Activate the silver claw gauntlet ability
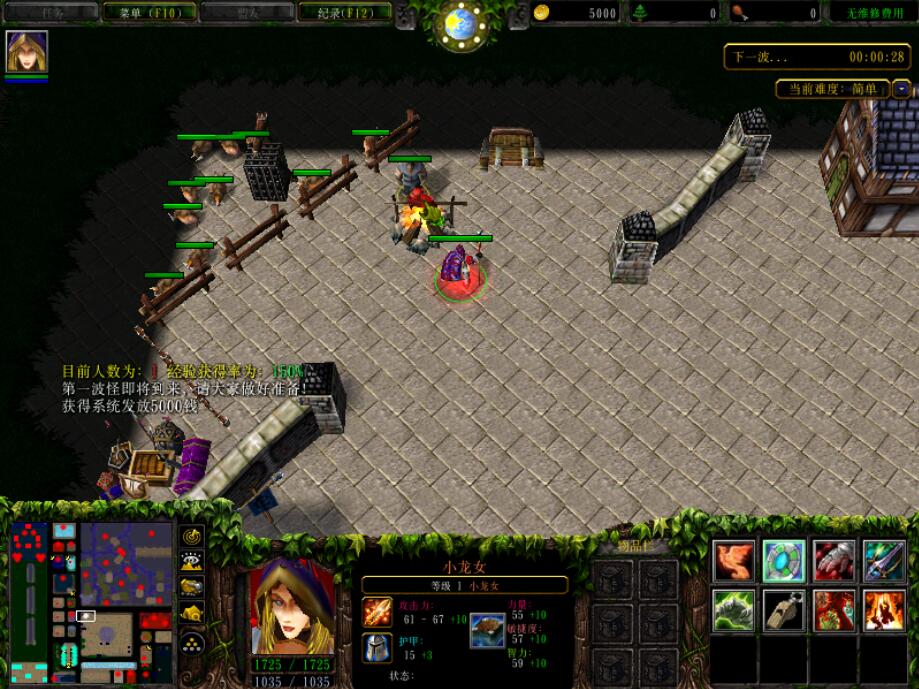Image resolution: width=919 pixels, height=689 pixels. pos(834,562)
